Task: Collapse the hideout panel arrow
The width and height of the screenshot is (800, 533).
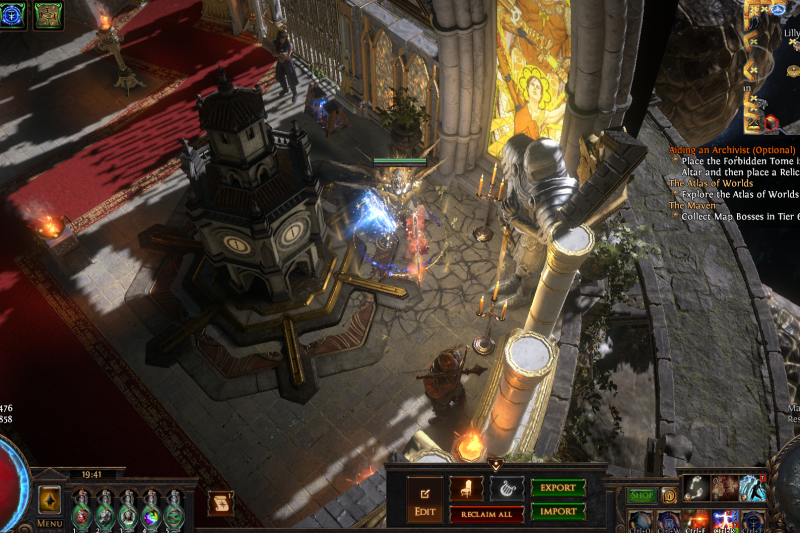Action: coord(495,464)
